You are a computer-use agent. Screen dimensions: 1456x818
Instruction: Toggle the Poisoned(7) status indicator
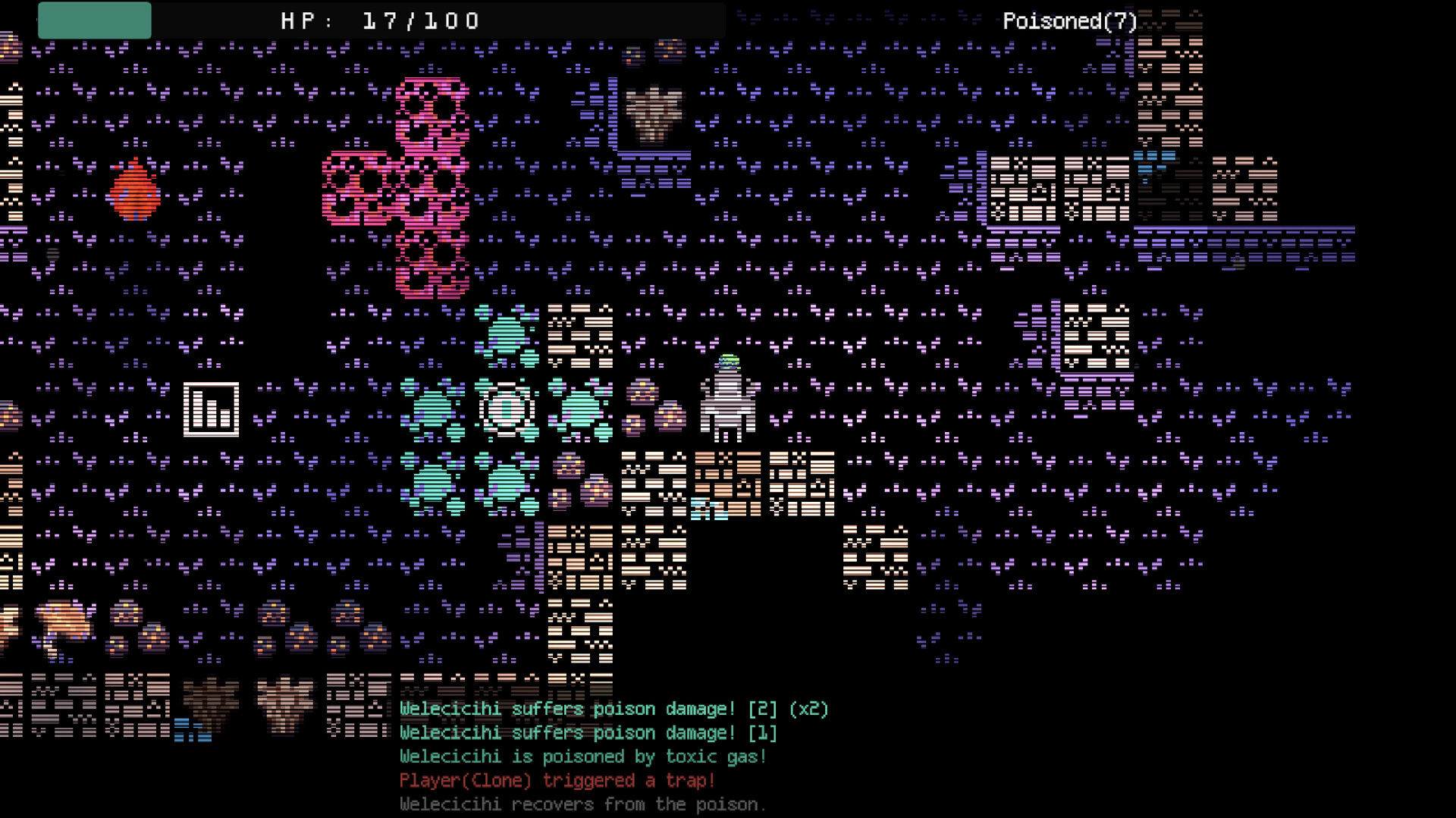pos(1068,20)
